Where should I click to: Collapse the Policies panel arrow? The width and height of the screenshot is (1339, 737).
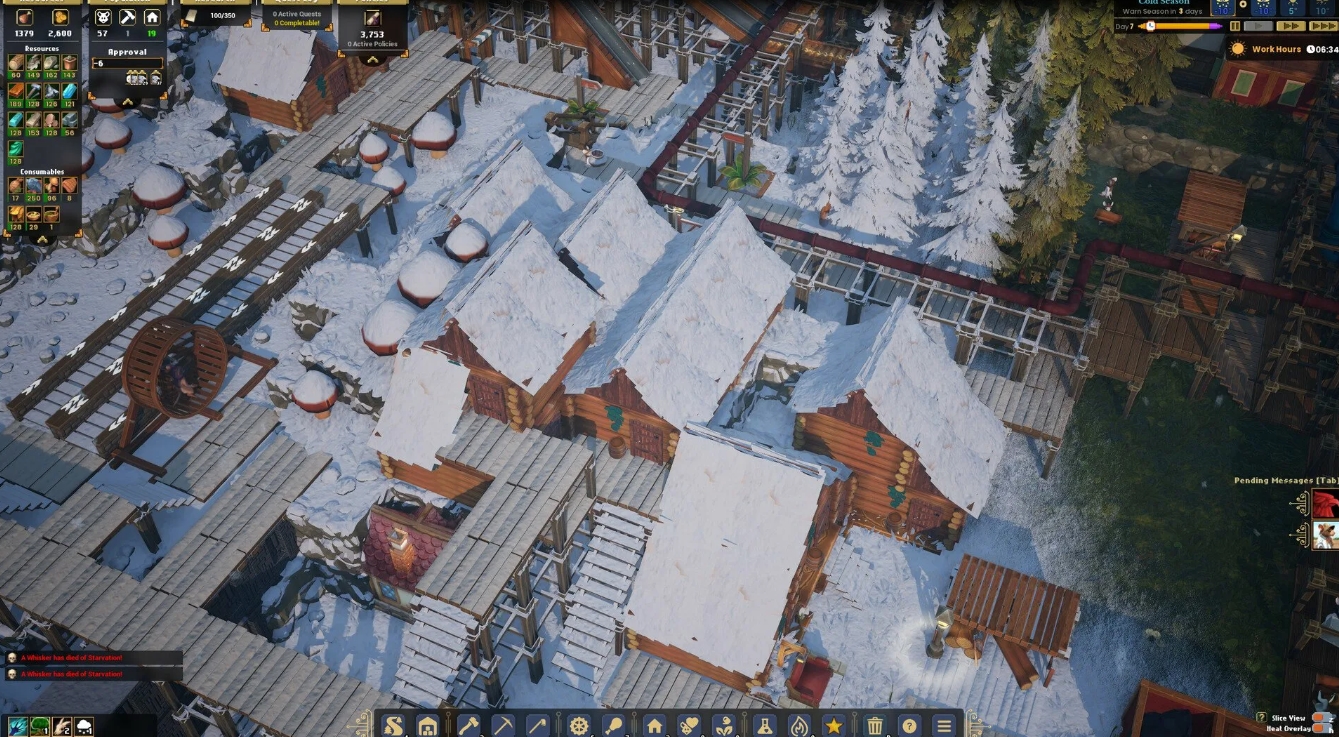373,58
